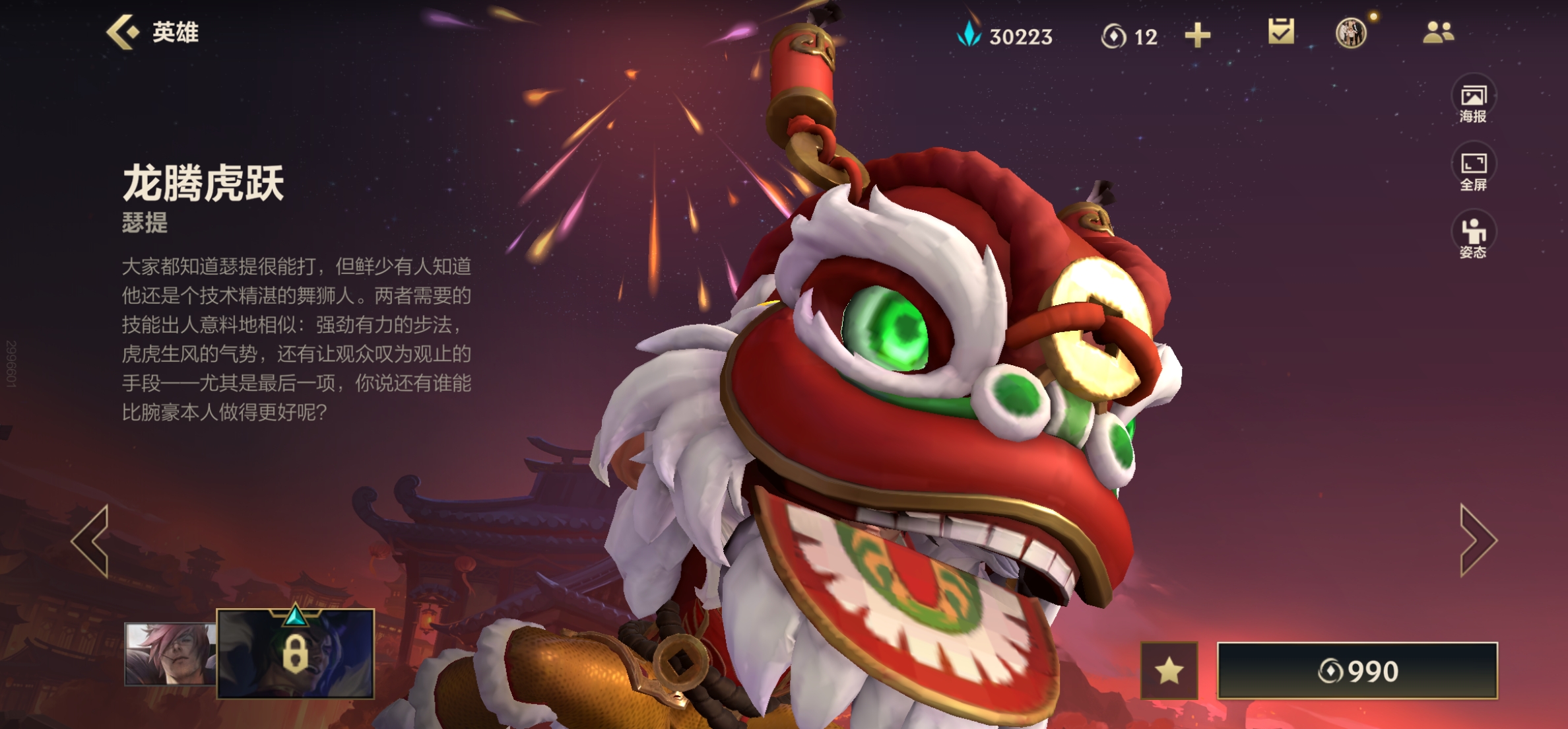Screen dimensions: 1568x729
Task: Open the missions checklist icon
Action: pyautogui.click(x=1281, y=32)
